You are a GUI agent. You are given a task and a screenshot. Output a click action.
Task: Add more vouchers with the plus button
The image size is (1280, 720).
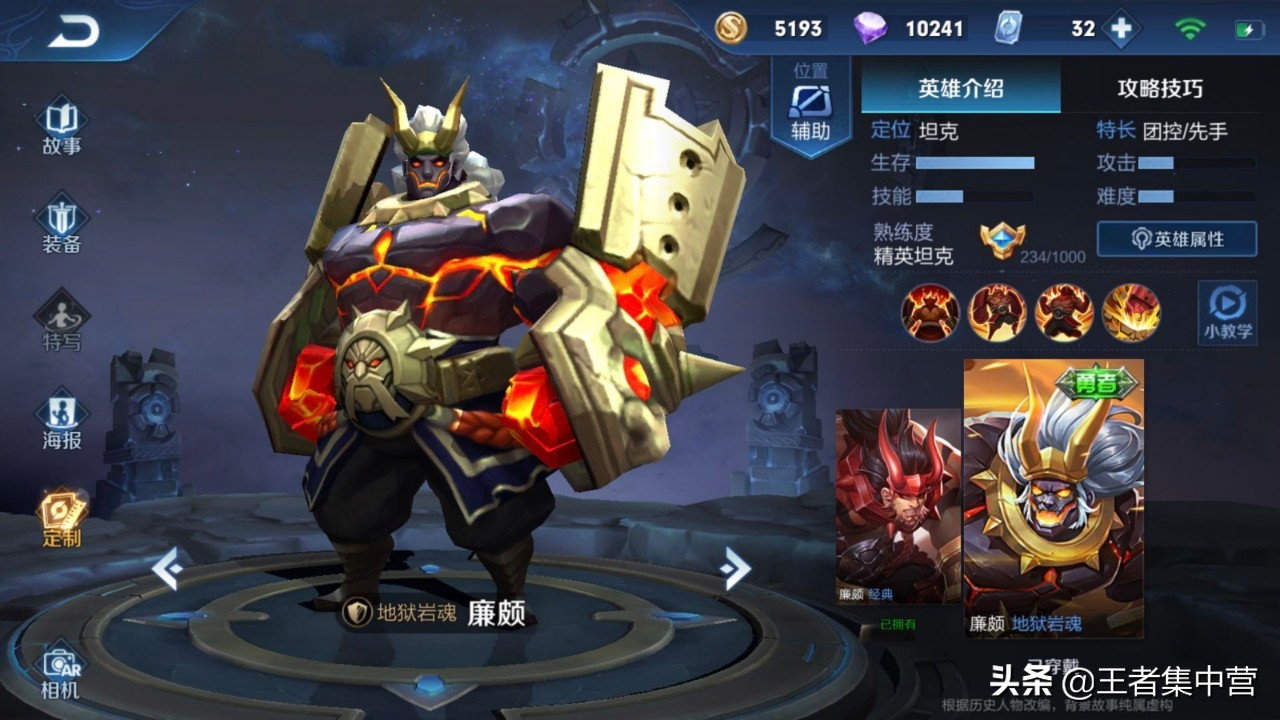(x=1121, y=29)
